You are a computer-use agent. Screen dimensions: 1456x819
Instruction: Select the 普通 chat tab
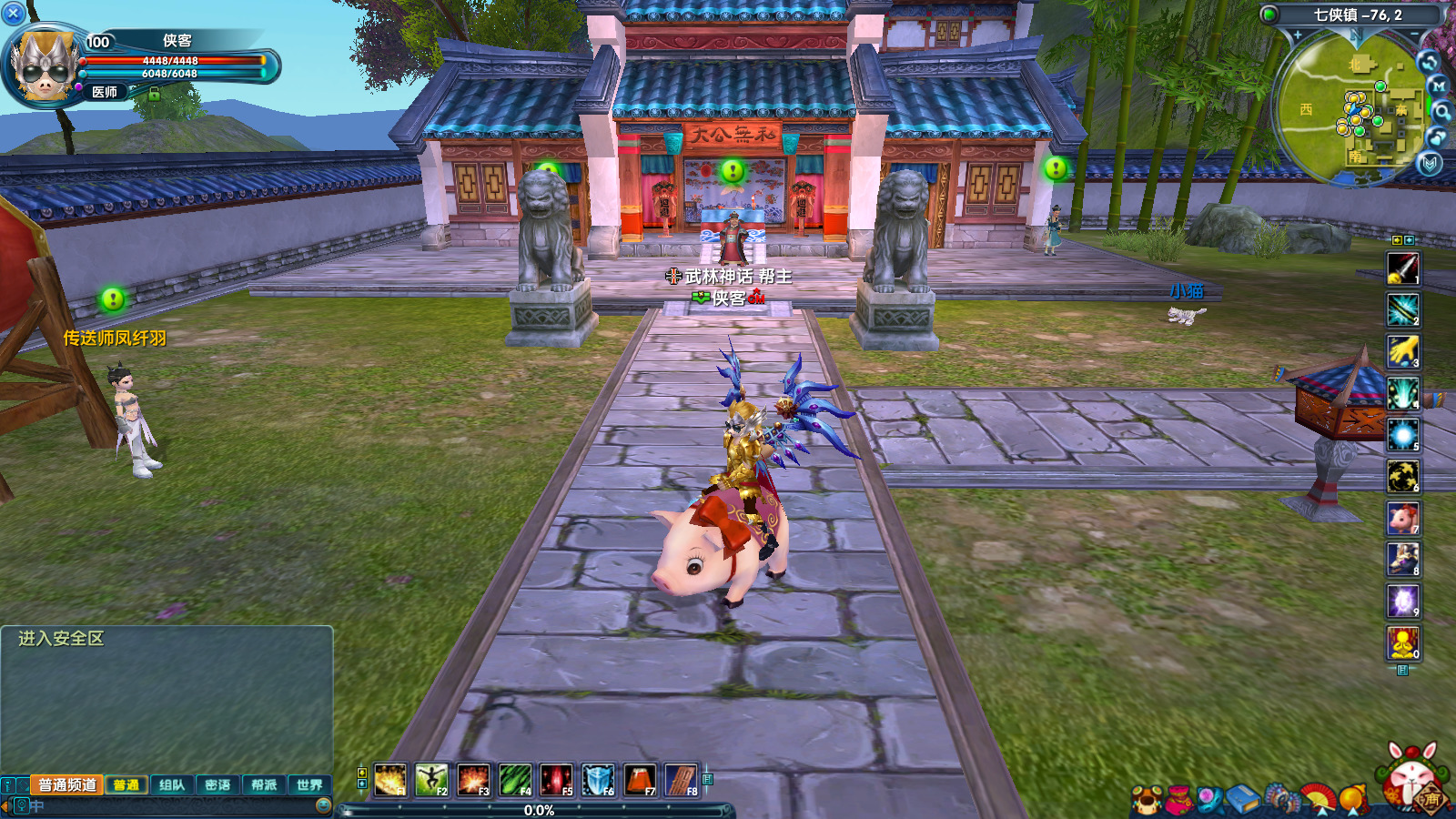click(x=126, y=784)
